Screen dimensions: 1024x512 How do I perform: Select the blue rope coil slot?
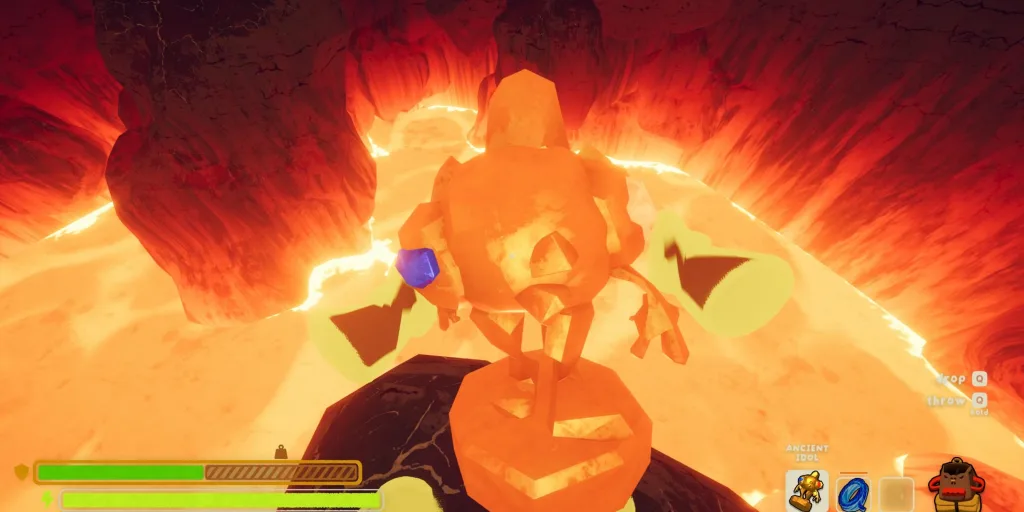(x=852, y=493)
